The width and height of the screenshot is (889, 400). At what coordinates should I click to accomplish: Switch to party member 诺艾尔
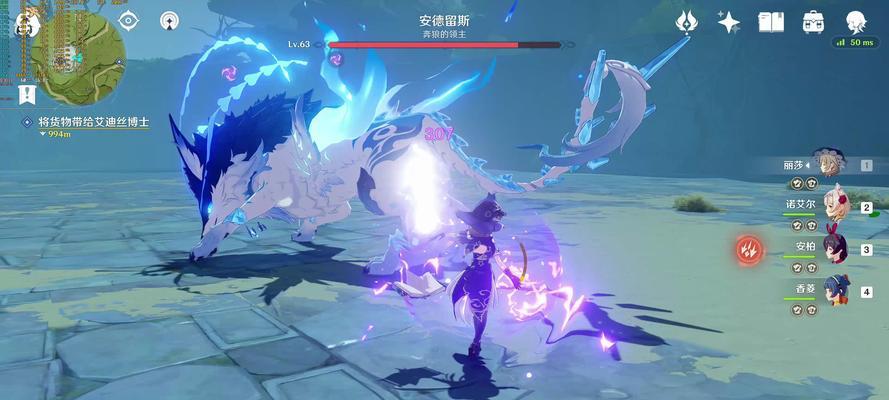pyautogui.click(x=828, y=206)
